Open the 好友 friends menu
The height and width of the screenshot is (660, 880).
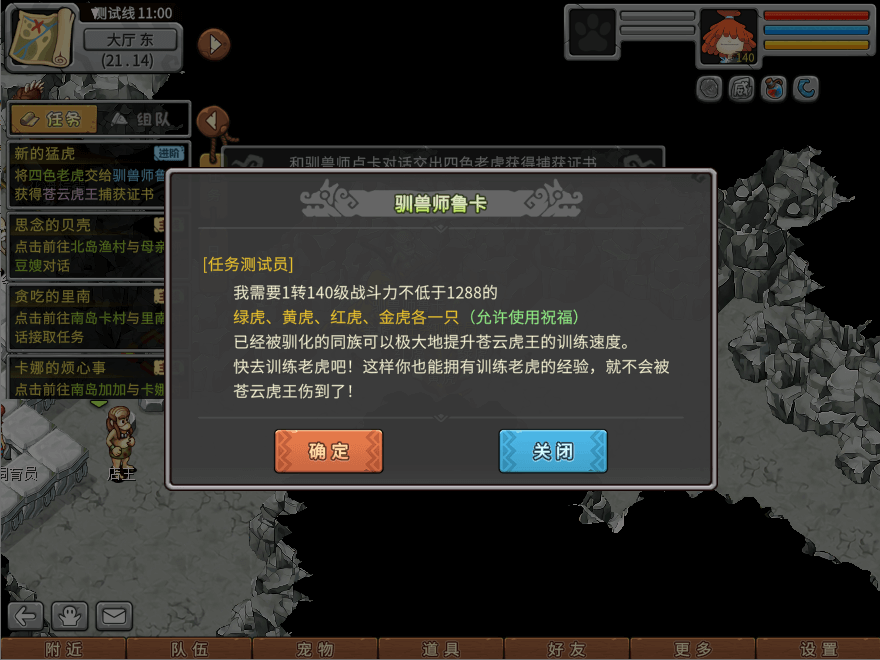tap(567, 649)
